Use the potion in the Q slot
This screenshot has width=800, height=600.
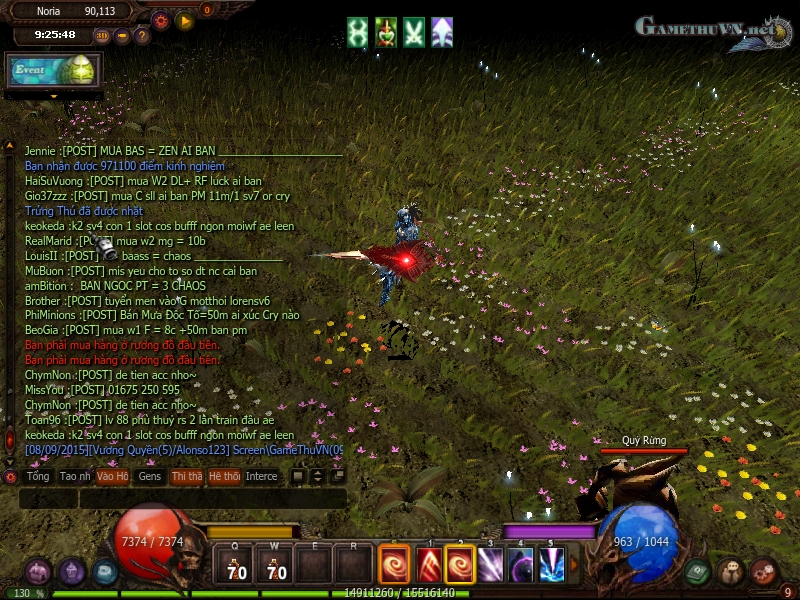(235, 567)
